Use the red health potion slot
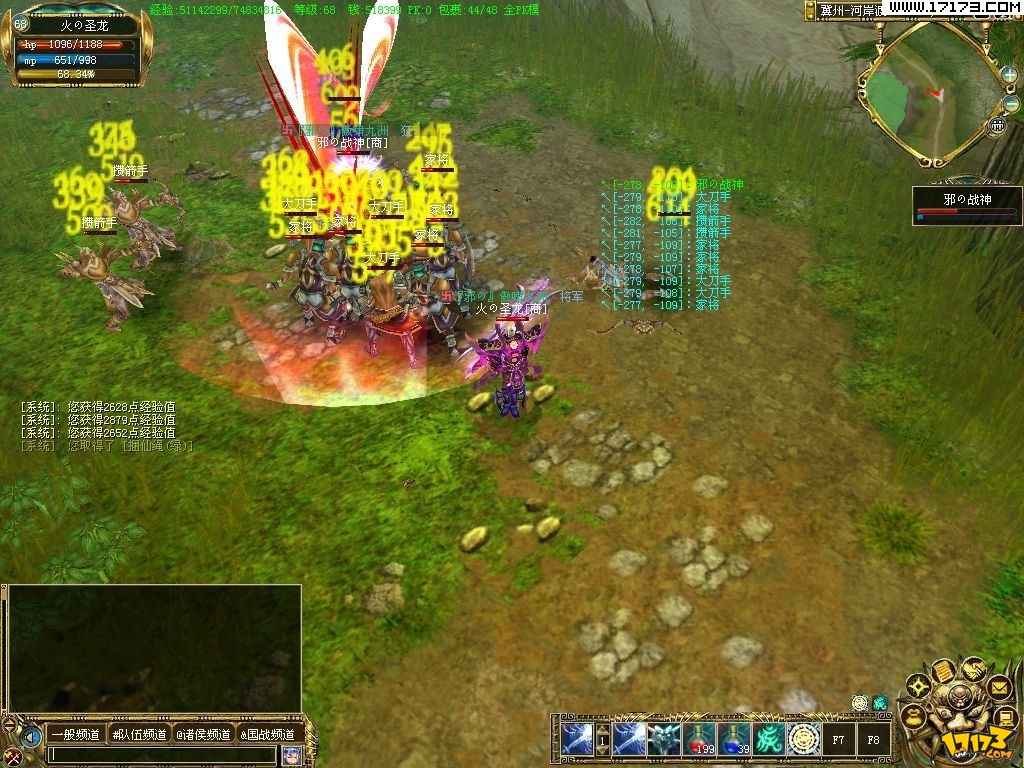Image resolution: width=1024 pixels, height=768 pixels. pyautogui.click(x=700, y=739)
